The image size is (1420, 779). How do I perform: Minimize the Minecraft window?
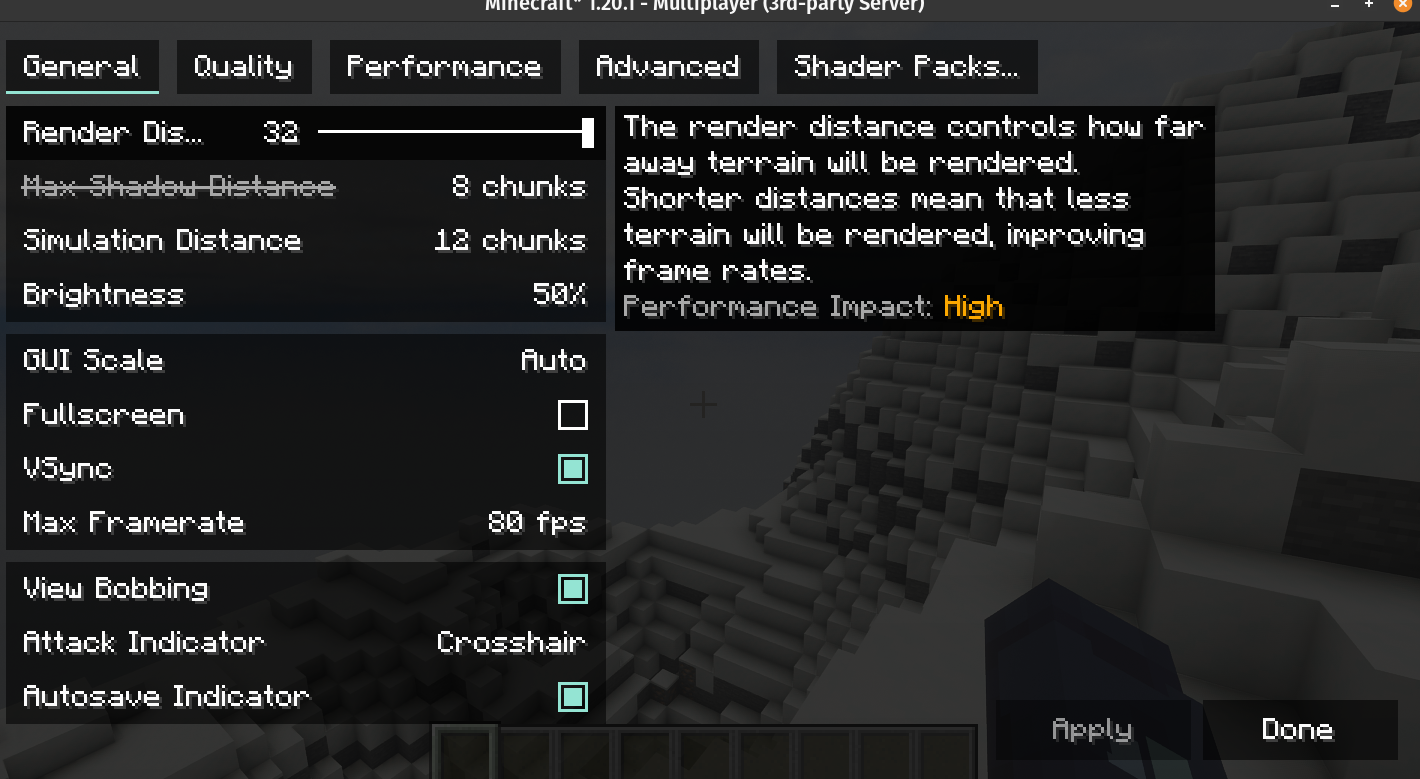[1335, 8]
